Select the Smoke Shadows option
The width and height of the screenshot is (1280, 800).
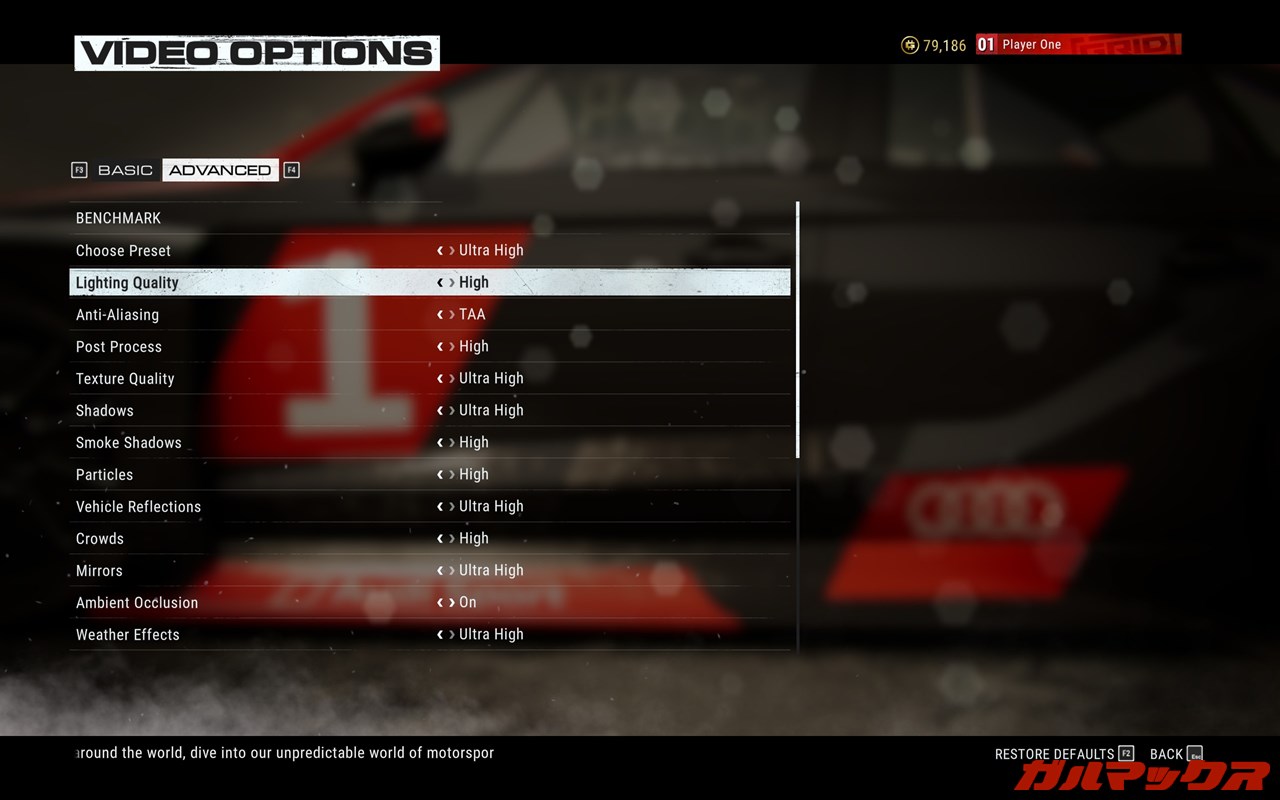point(128,442)
